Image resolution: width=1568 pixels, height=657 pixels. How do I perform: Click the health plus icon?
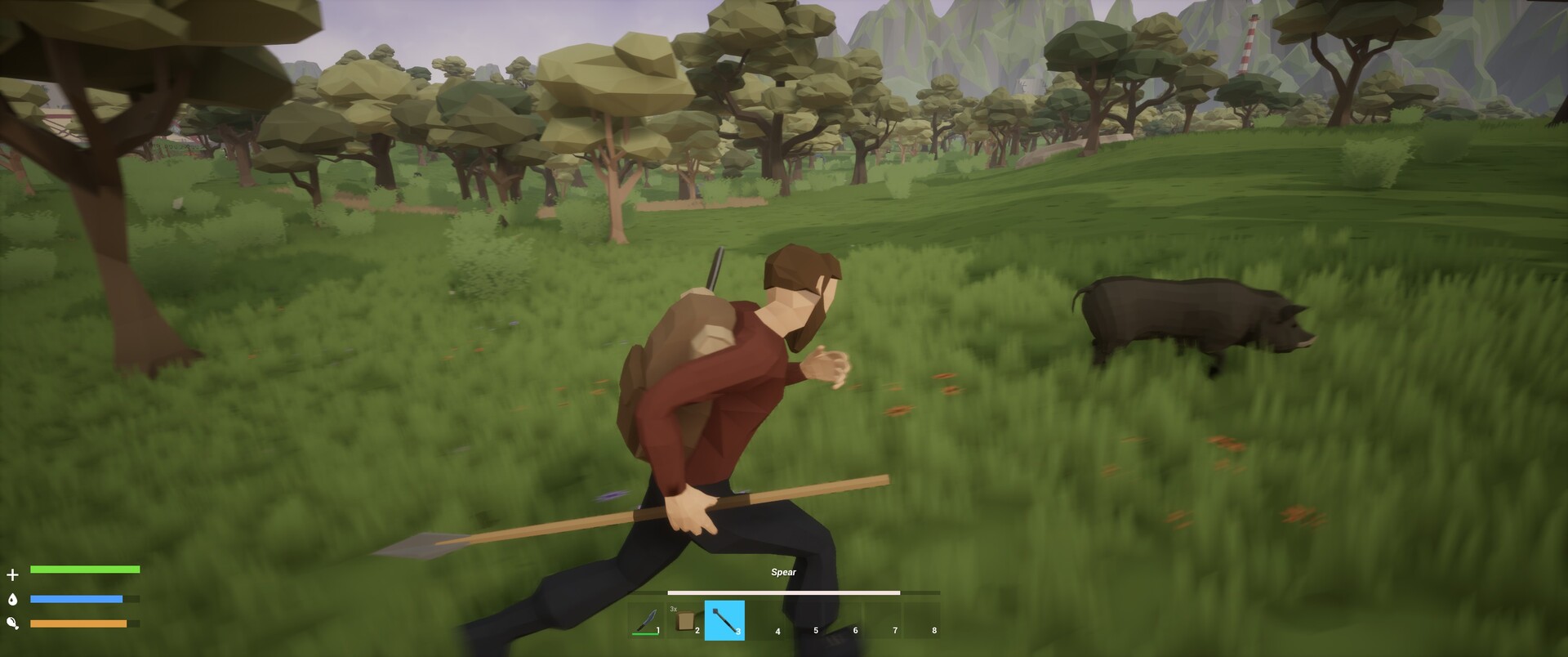click(12, 574)
